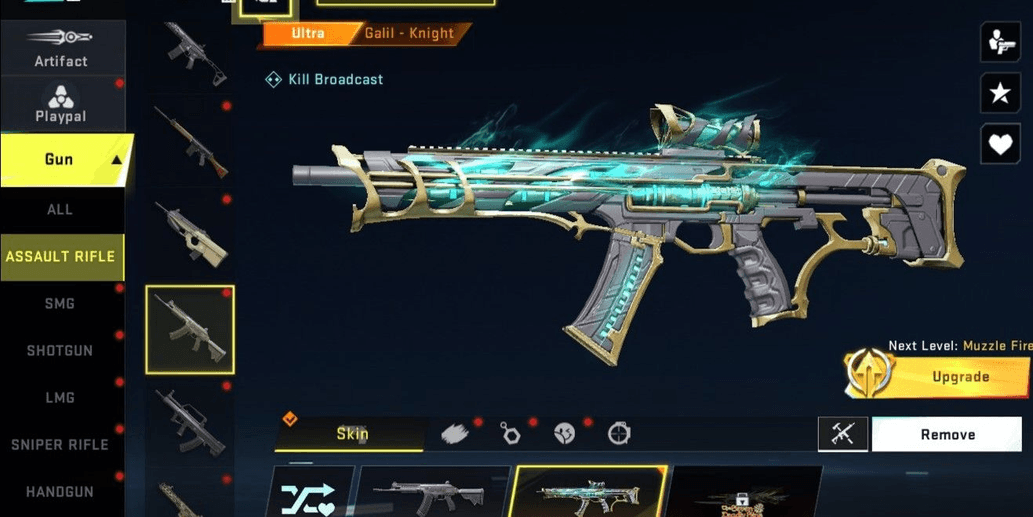Switch to the SHOTGUN class

(x=60, y=351)
